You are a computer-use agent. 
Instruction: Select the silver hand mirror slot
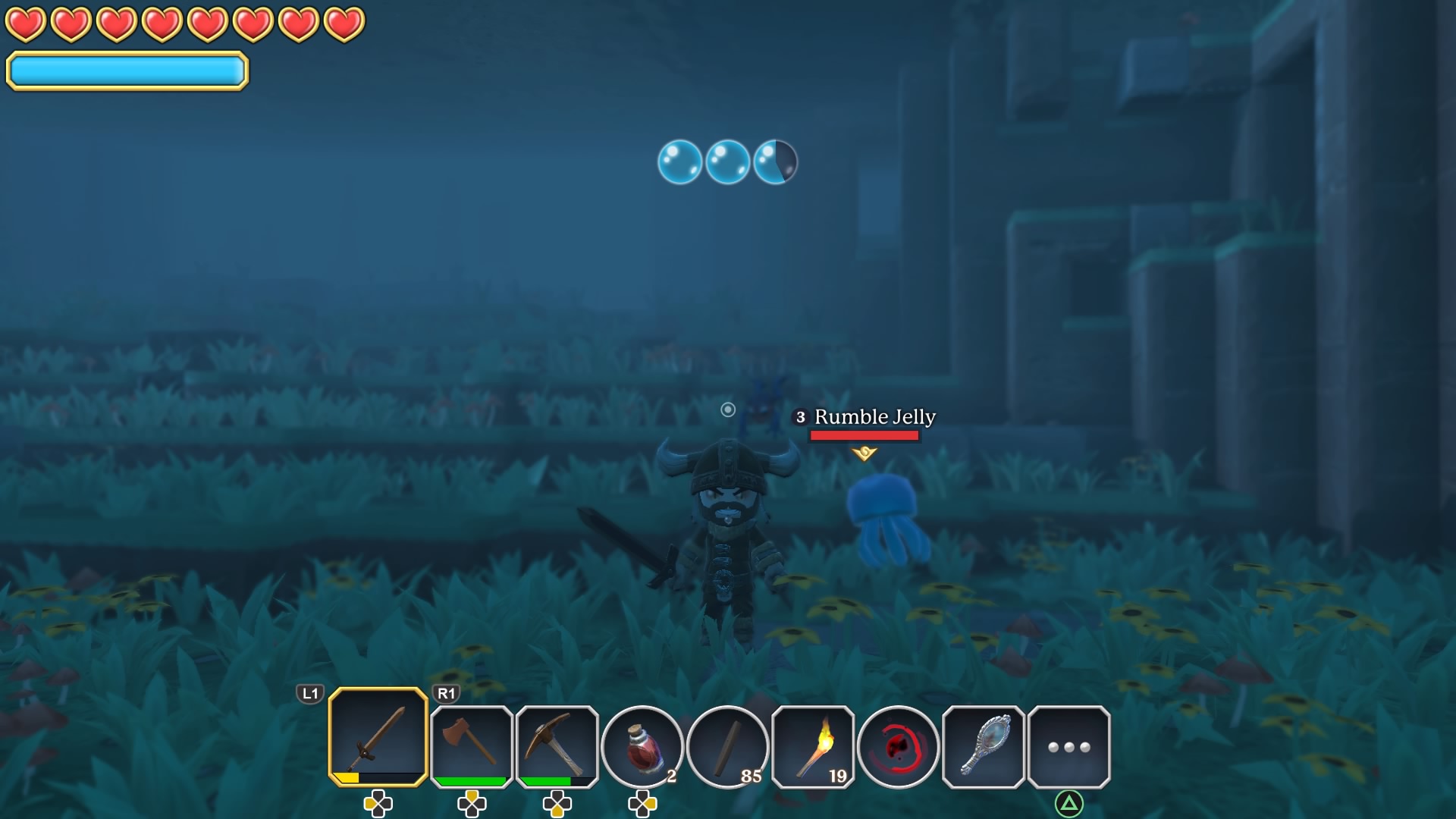984,747
